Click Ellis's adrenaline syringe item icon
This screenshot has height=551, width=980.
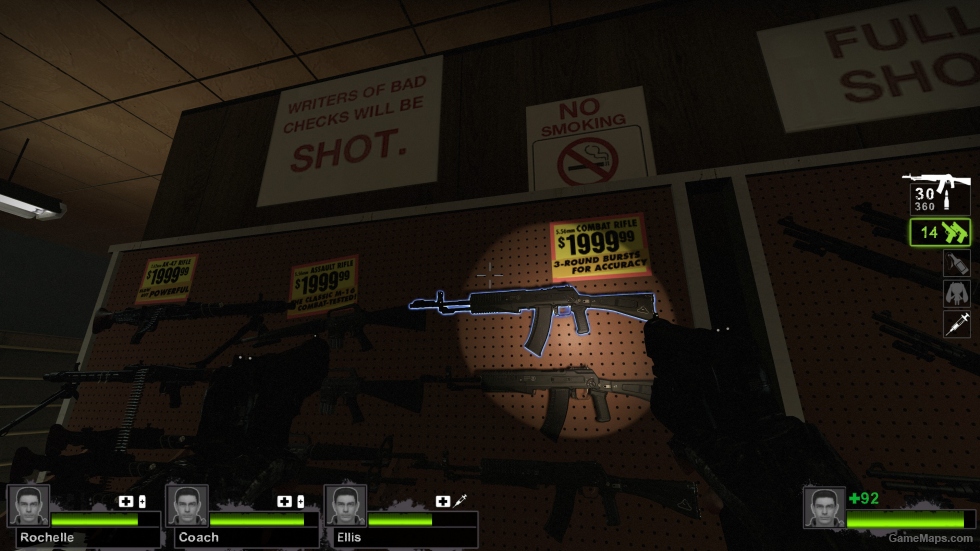tap(461, 501)
